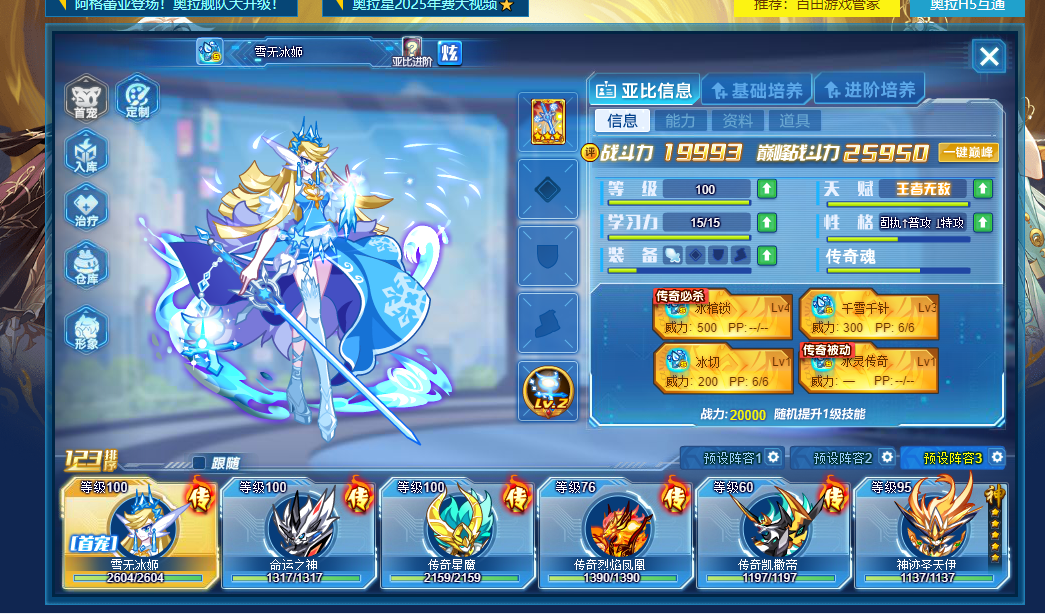The image size is (1045, 614).
Task: Click the 一键巅峰 button
Action: [x=968, y=153]
